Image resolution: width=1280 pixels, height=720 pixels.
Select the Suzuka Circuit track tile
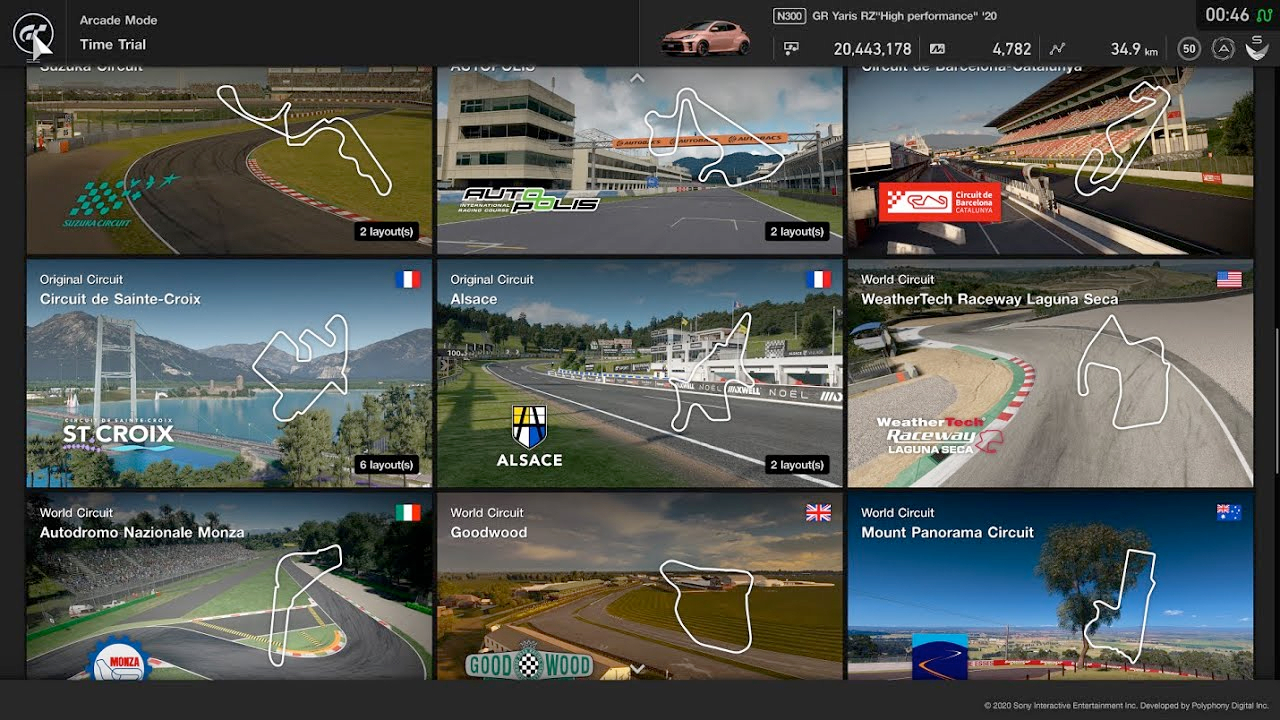(x=229, y=160)
